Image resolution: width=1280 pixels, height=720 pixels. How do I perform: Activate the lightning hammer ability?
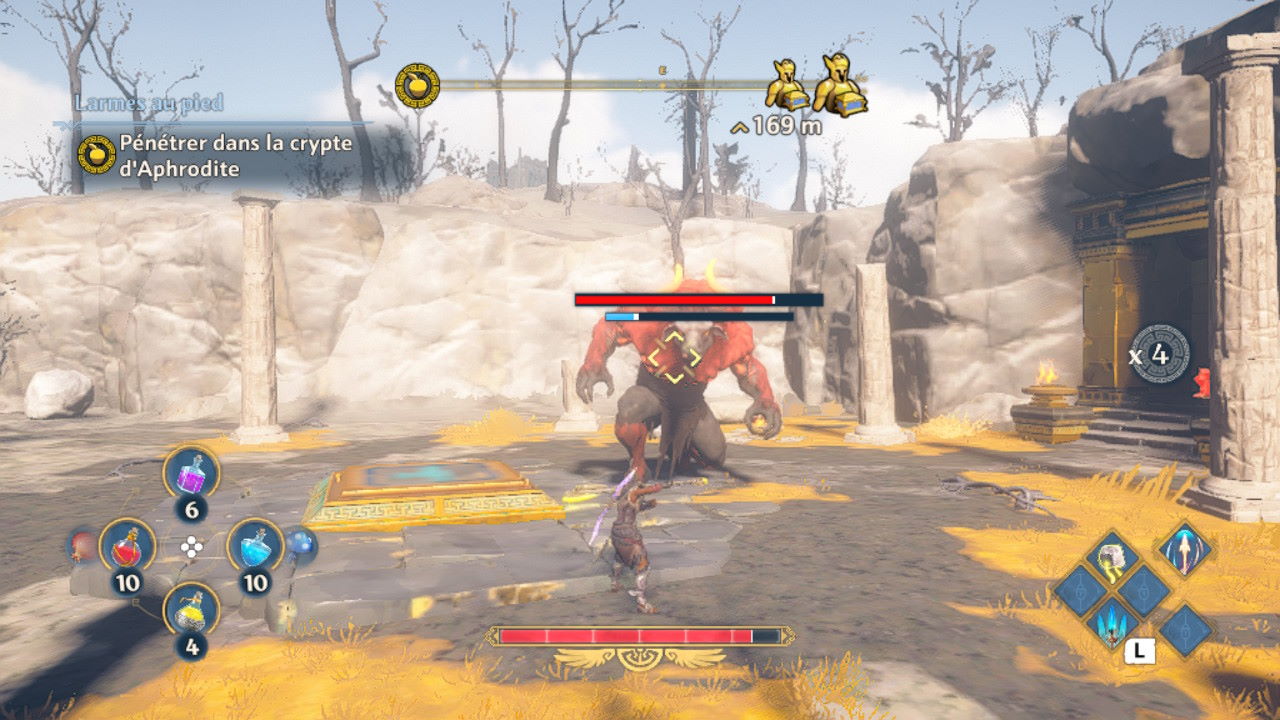tap(1109, 558)
